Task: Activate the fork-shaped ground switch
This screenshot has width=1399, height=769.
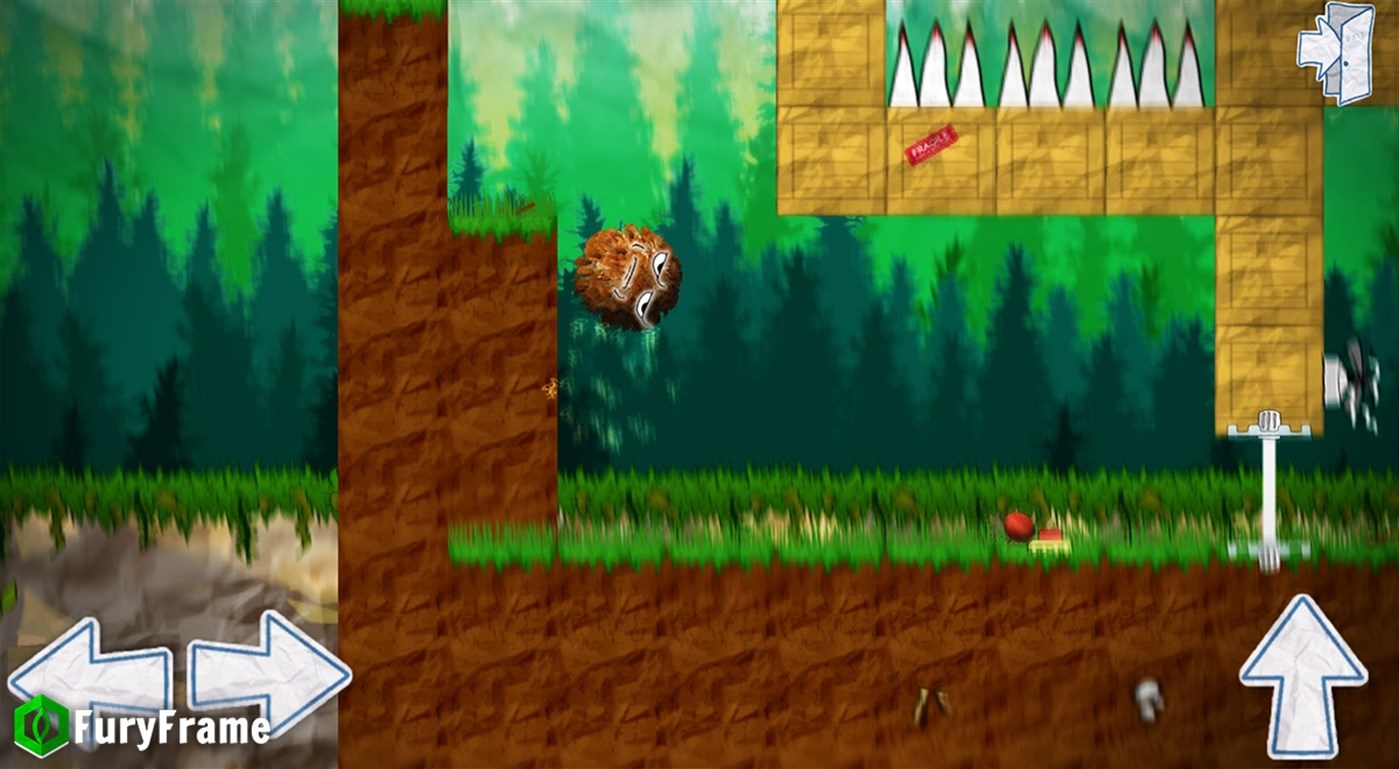Action: point(1268,550)
